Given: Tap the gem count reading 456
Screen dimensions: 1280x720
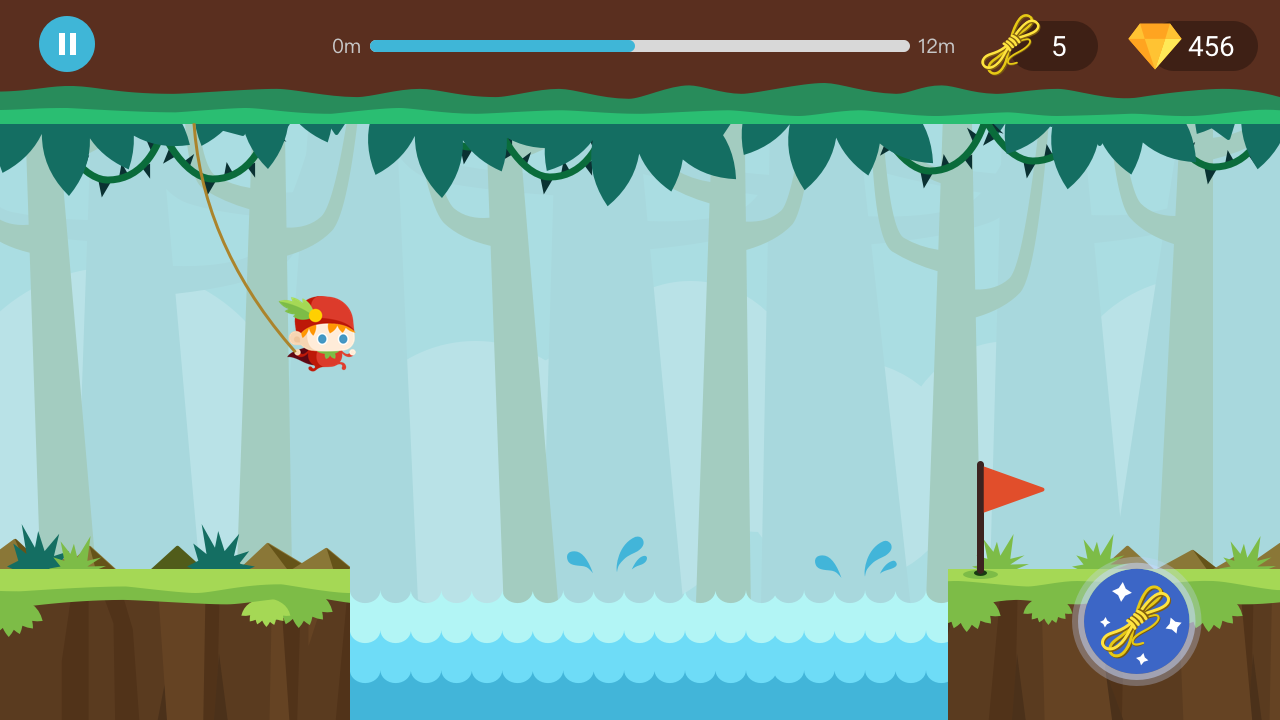Looking at the screenshot, I should [1210, 45].
